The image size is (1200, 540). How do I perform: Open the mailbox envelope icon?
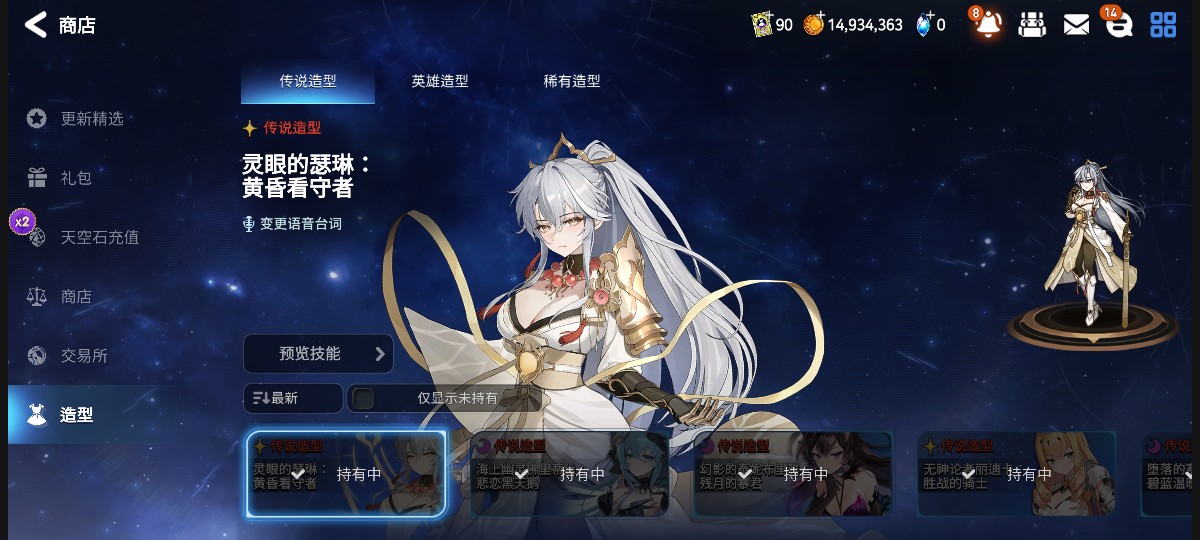coord(1076,25)
